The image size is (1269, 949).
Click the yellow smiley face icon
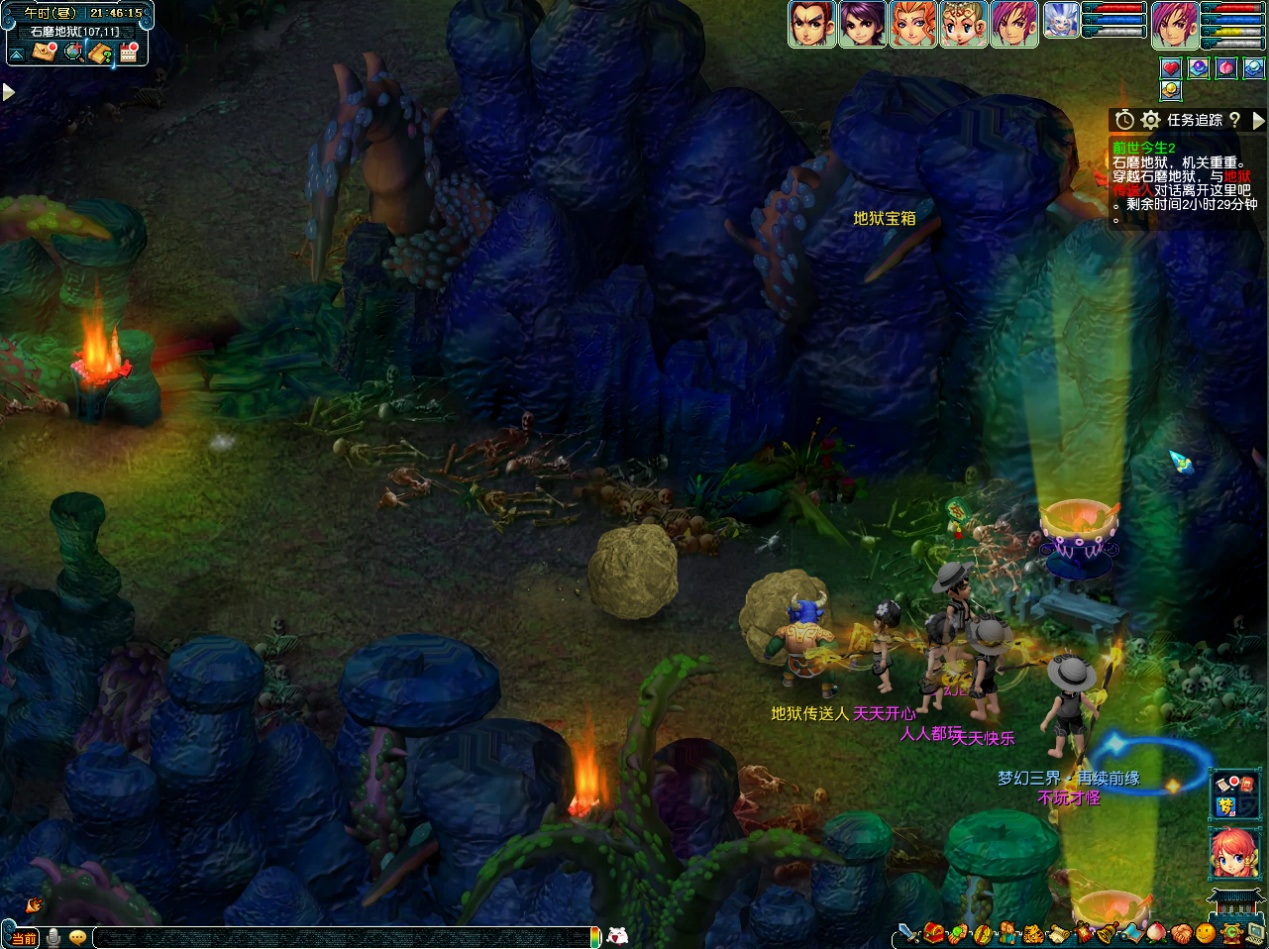[1205, 934]
